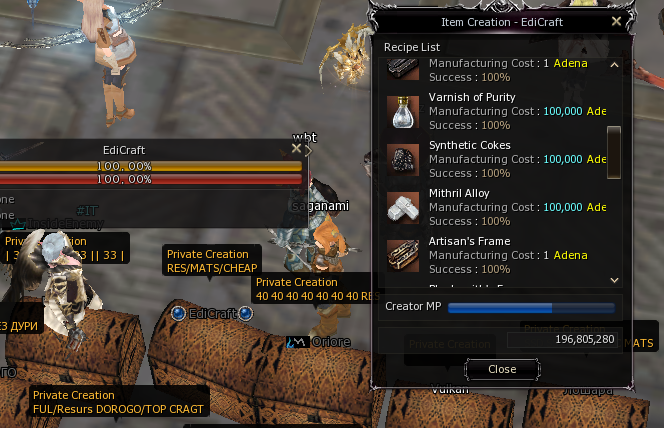
Task: Click the recipe list scroll-down arrow
Action: tap(614, 281)
